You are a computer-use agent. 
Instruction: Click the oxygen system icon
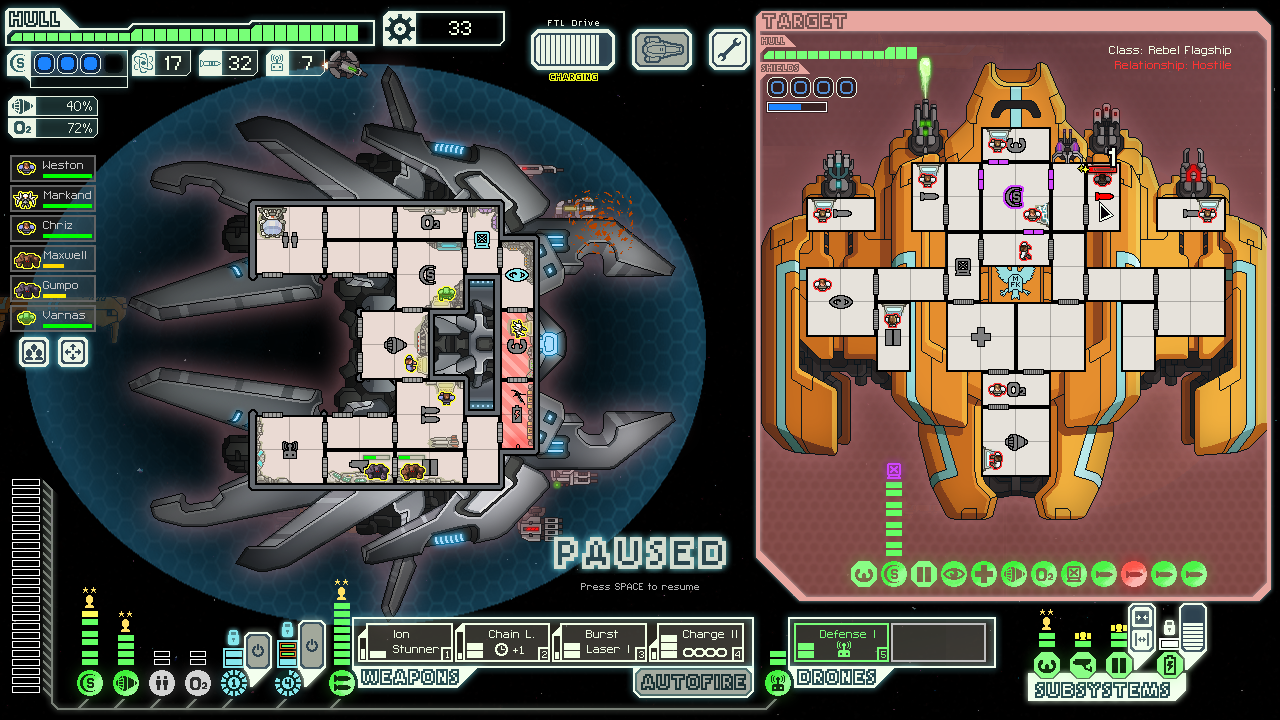coord(198,683)
